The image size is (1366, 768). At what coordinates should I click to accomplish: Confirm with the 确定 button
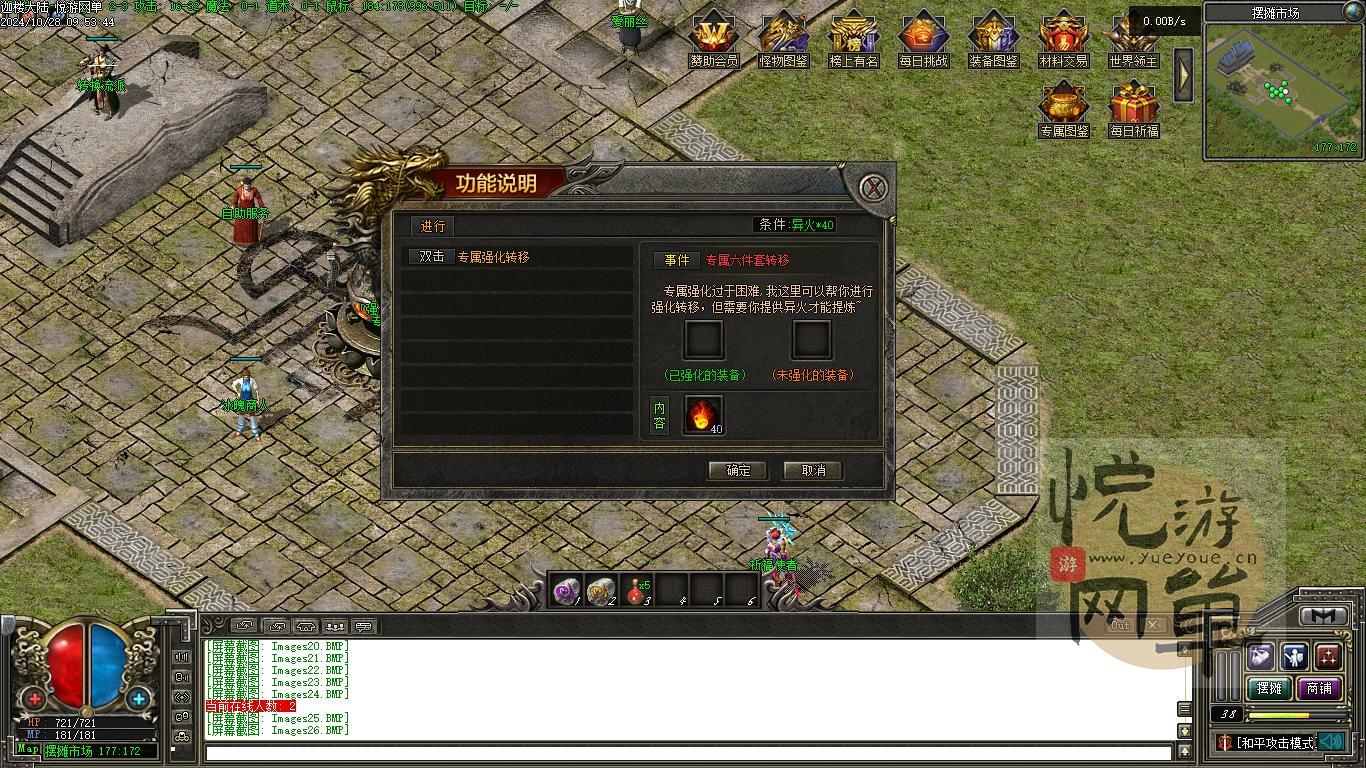(x=738, y=470)
